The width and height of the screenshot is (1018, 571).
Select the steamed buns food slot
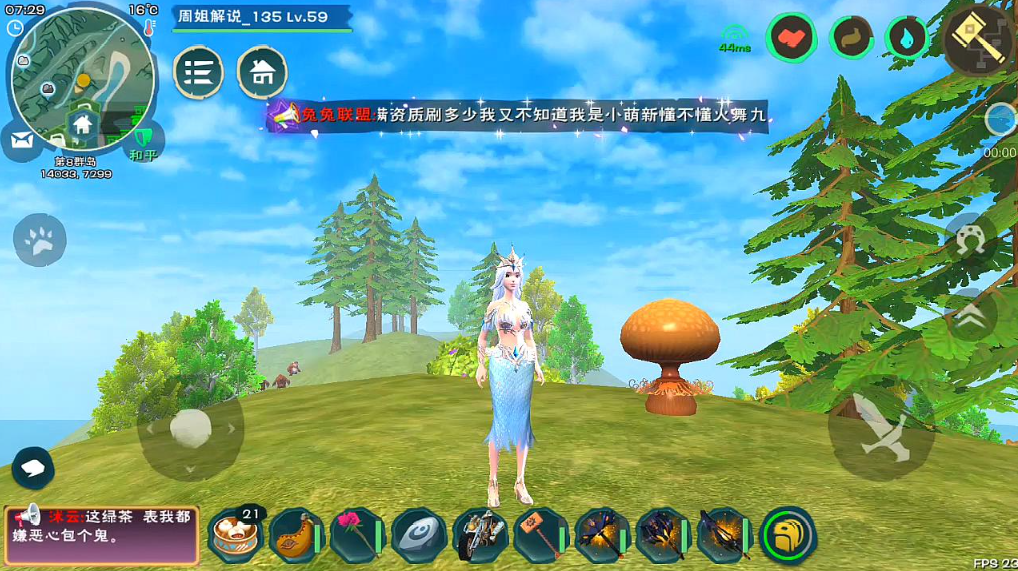pos(236,536)
